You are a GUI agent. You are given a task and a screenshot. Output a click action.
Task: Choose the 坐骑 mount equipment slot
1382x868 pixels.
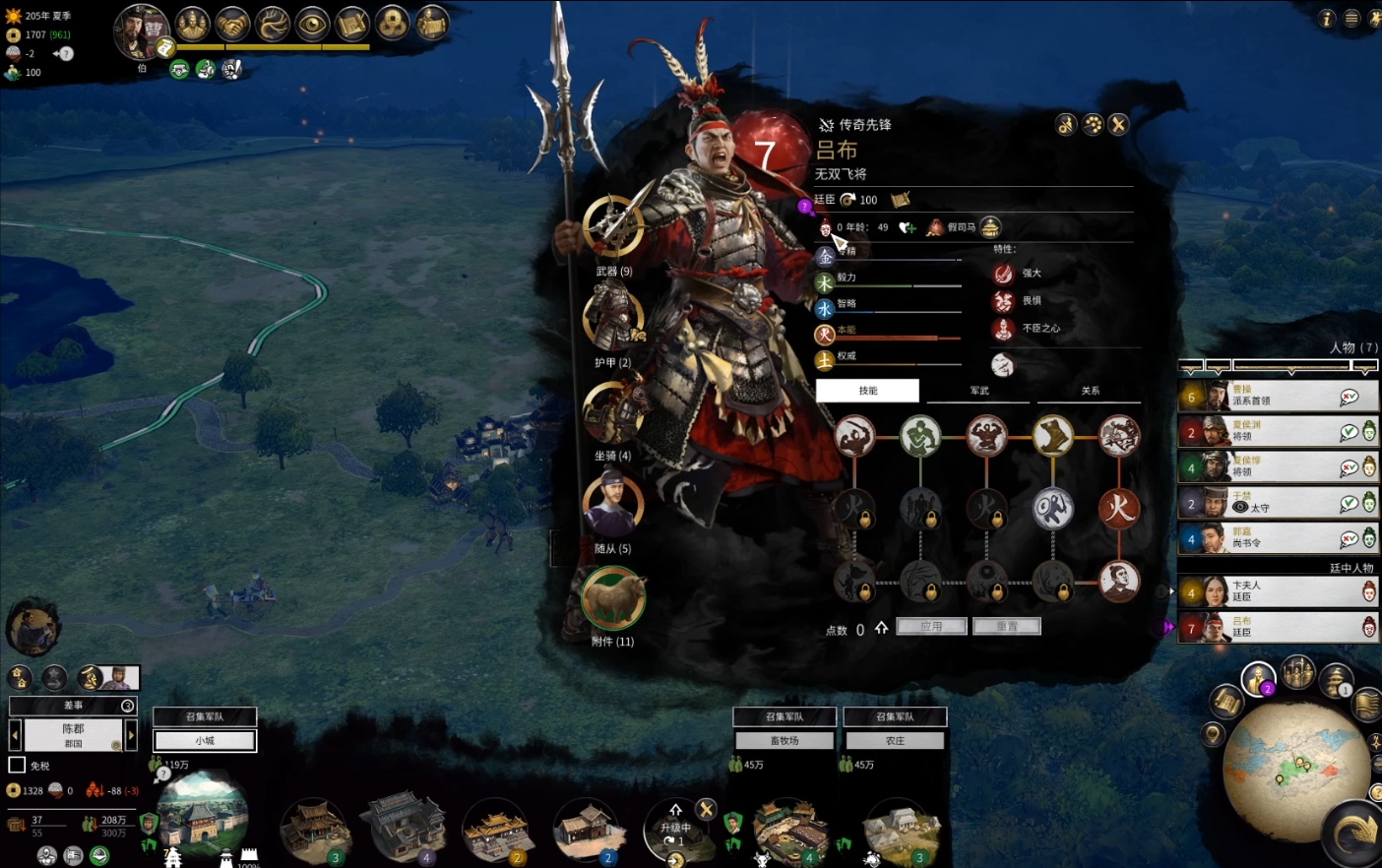tap(613, 411)
